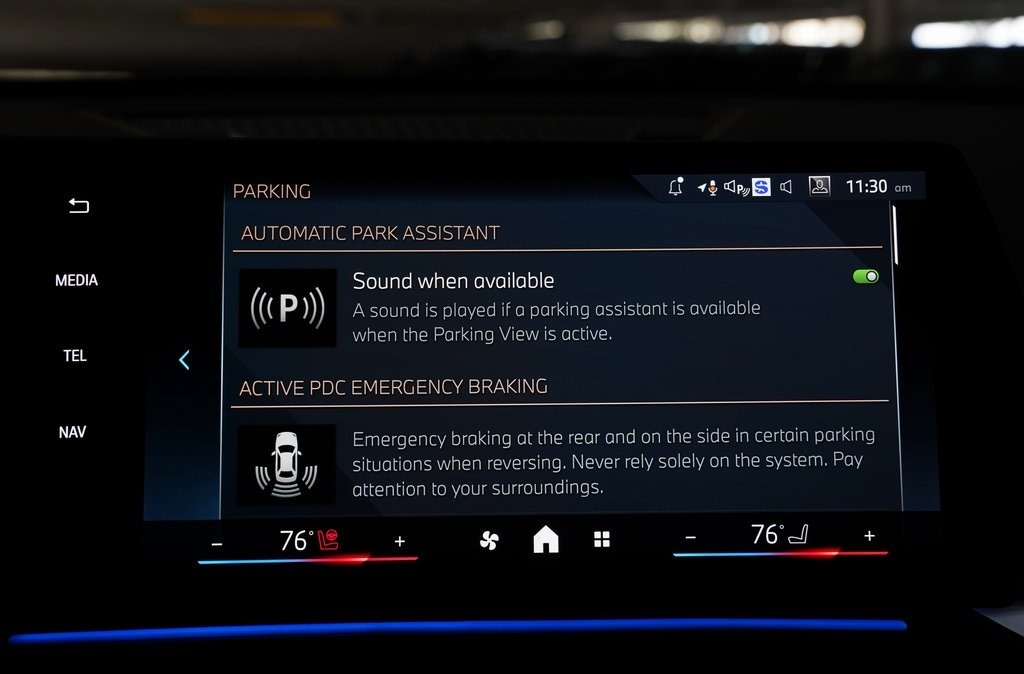The width and height of the screenshot is (1024, 674).
Task: Open the MEDIA menu
Action: (76, 280)
